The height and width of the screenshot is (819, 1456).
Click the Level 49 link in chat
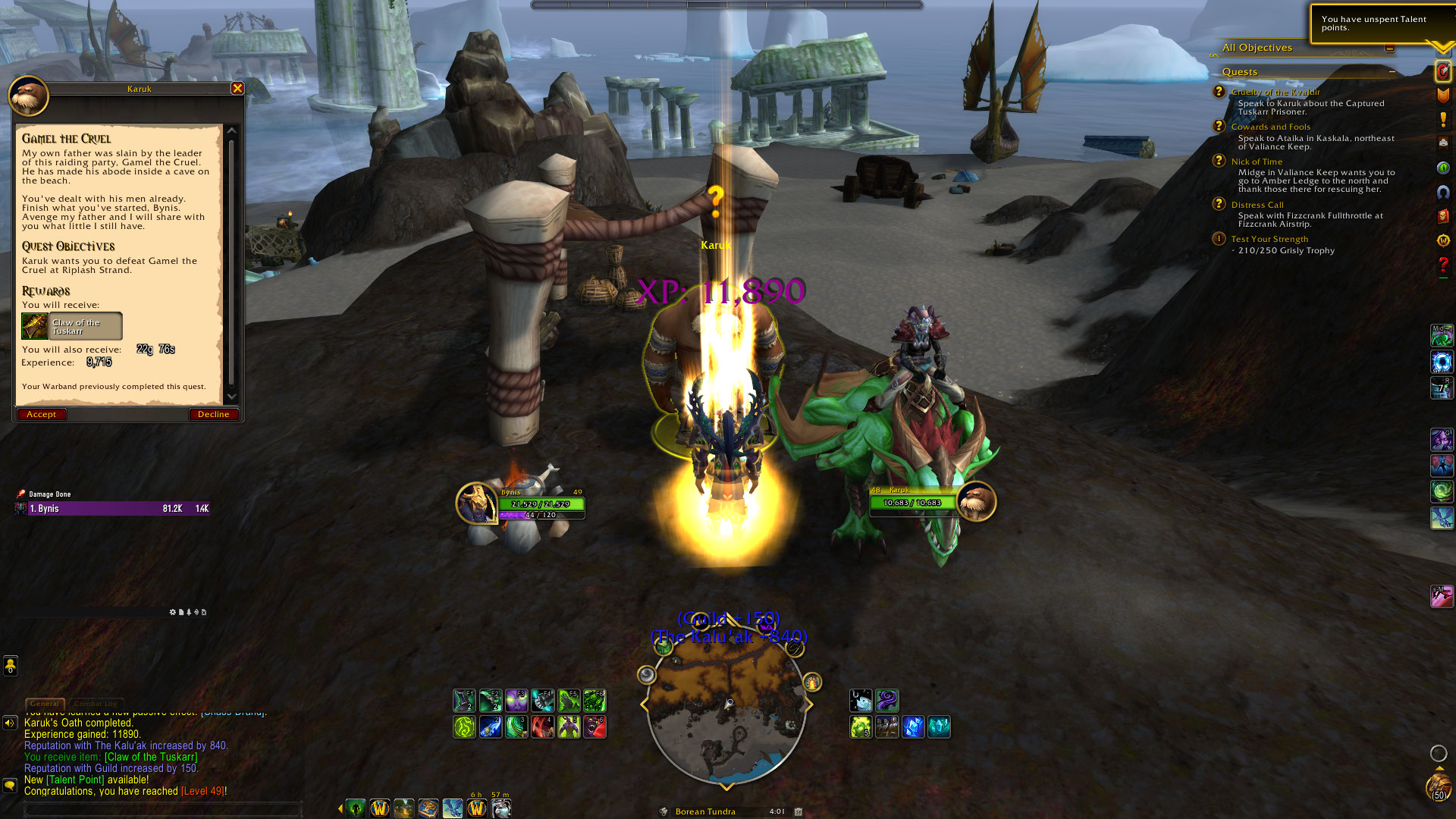tap(202, 791)
